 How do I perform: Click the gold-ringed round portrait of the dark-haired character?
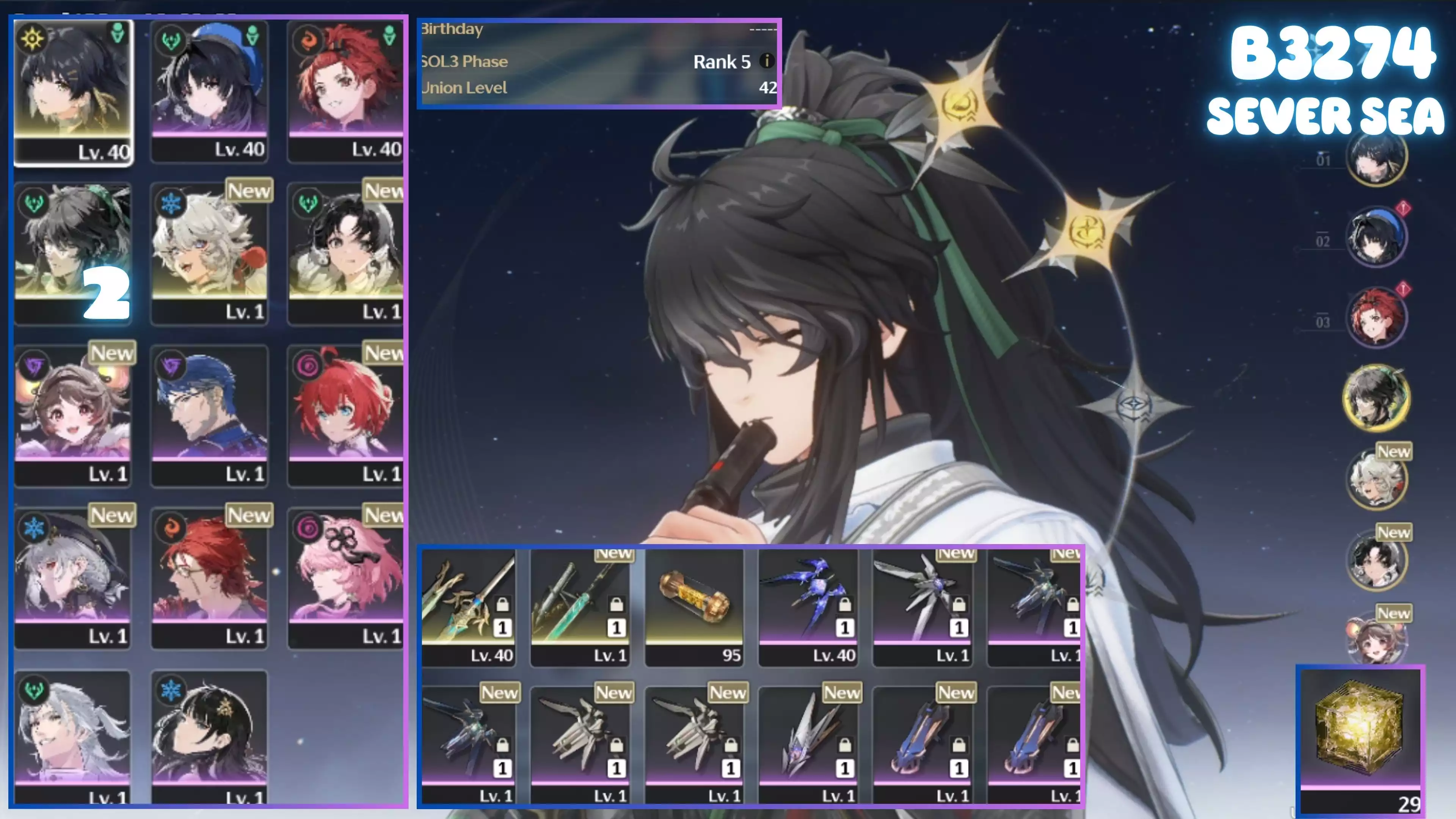click(x=1376, y=398)
